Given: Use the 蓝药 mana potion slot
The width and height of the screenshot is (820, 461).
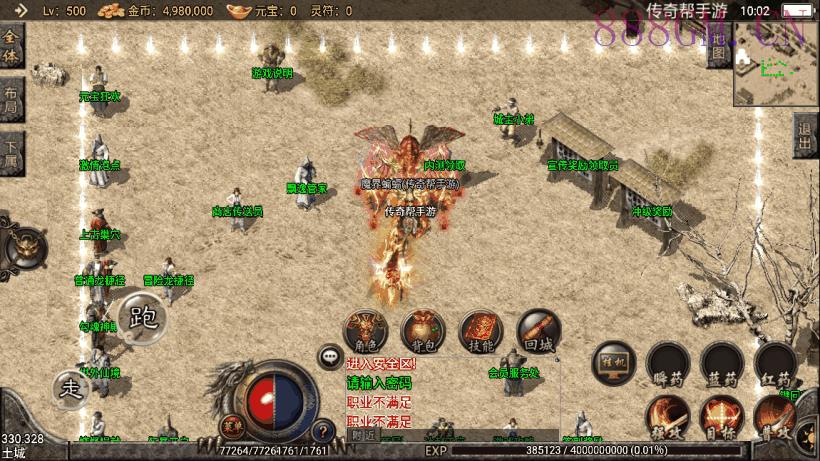Looking at the screenshot, I should click(722, 364).
